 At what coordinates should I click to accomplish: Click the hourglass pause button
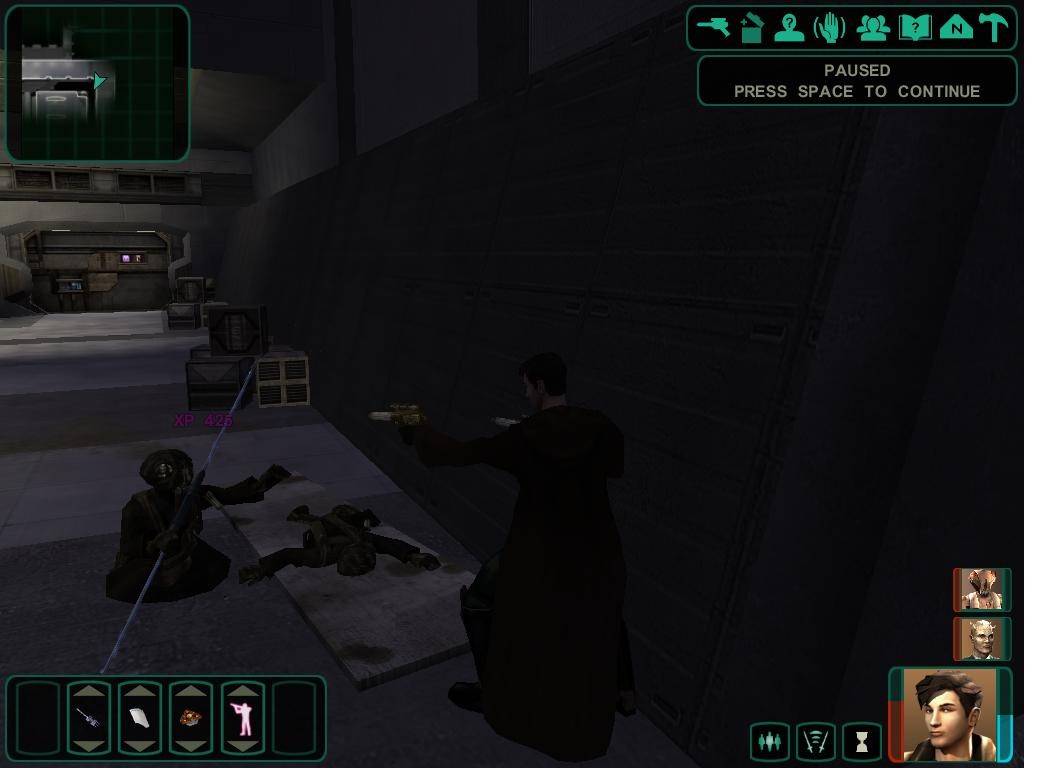coord(862,742)
